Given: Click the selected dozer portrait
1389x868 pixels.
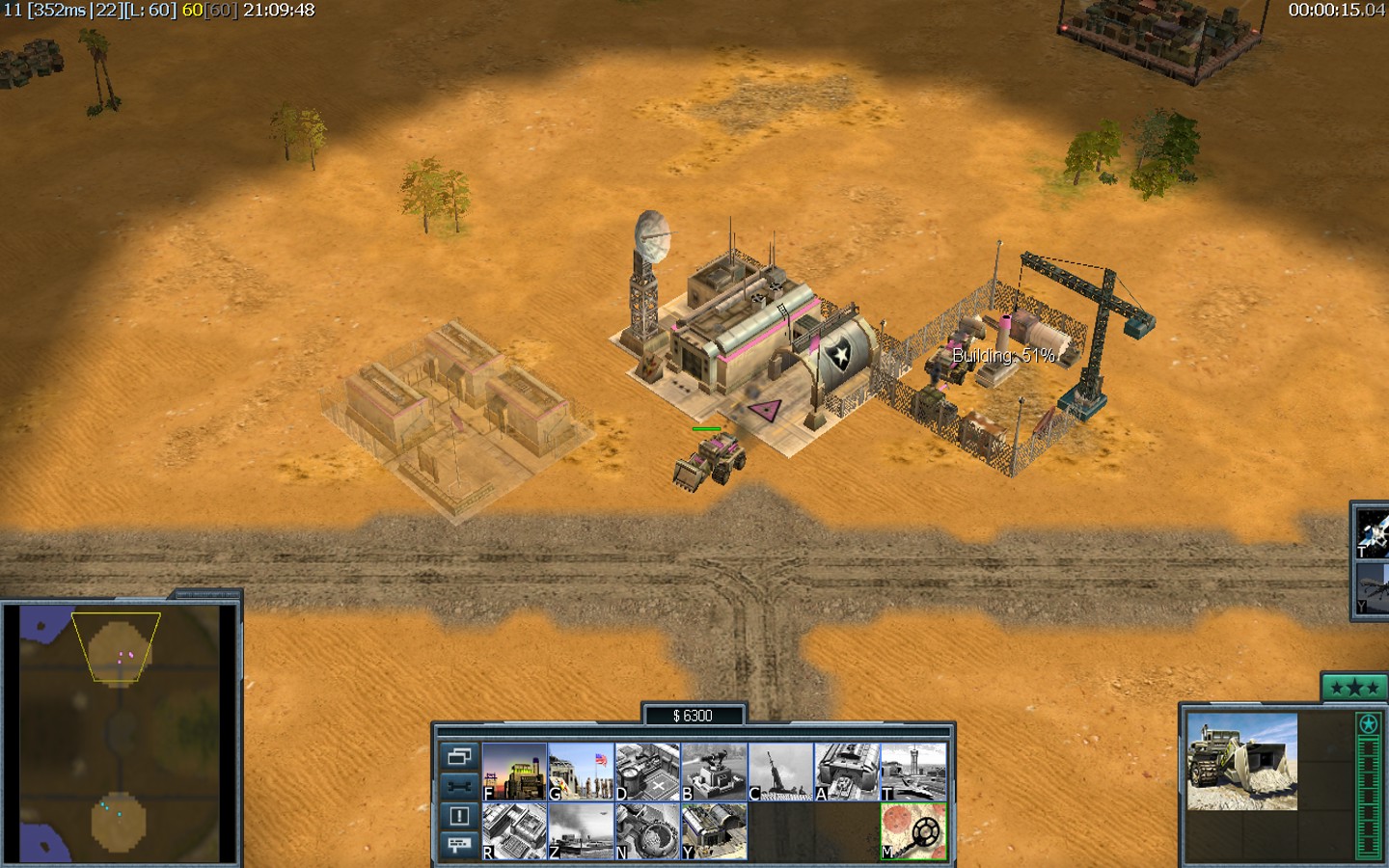Looking at the screenshot, I should (1241, 761).
